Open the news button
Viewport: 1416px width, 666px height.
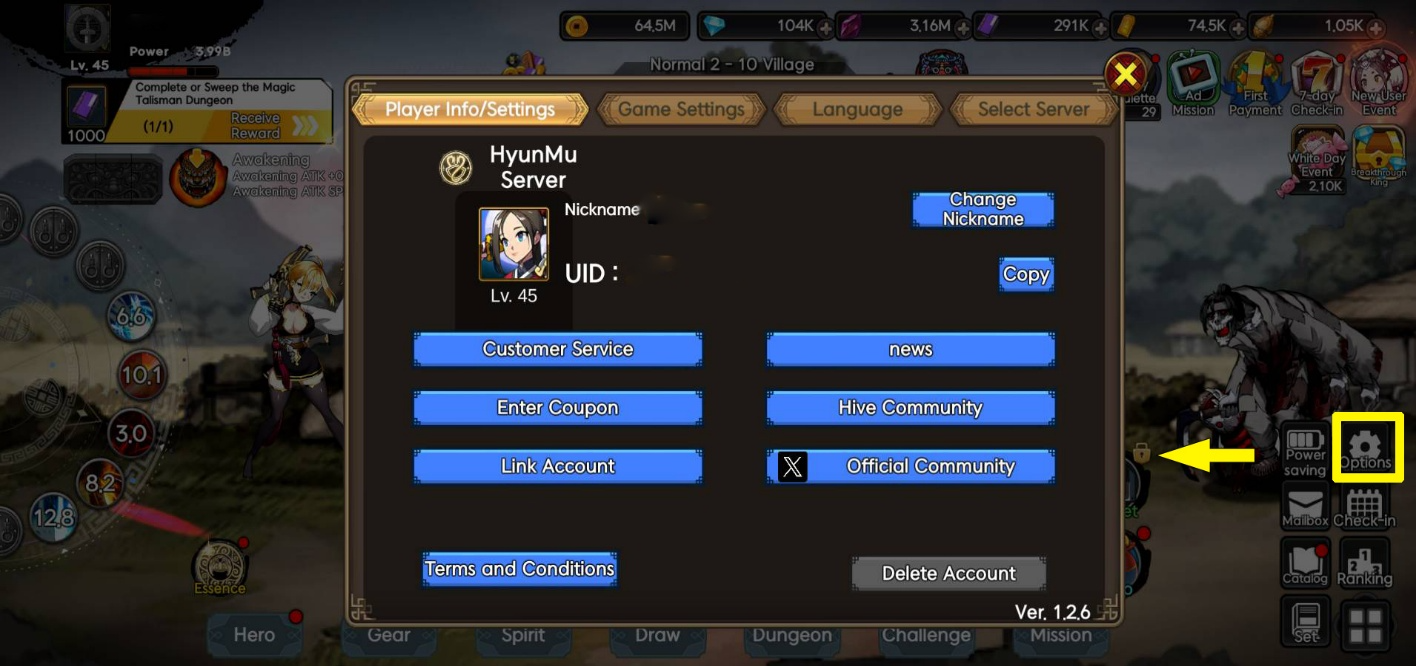pos(910,349)
